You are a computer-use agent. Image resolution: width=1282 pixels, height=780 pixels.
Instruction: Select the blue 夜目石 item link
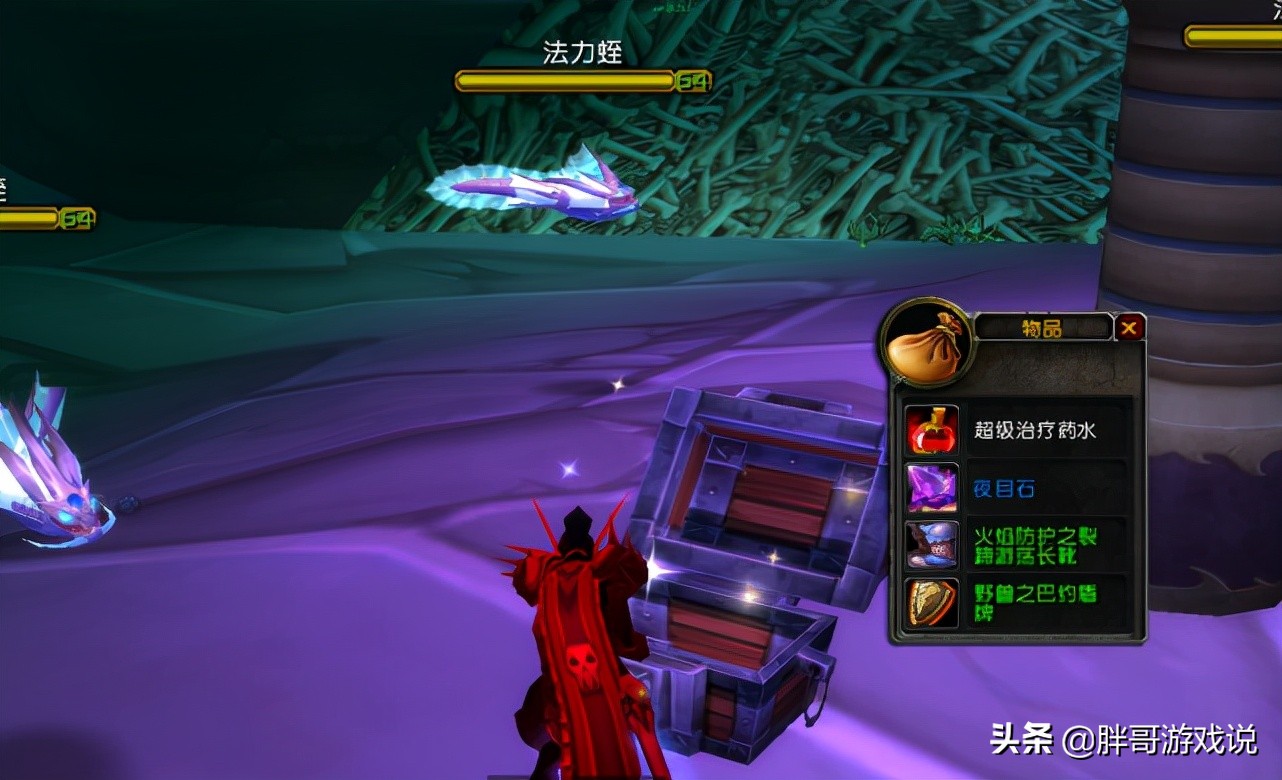[1003, 487]
